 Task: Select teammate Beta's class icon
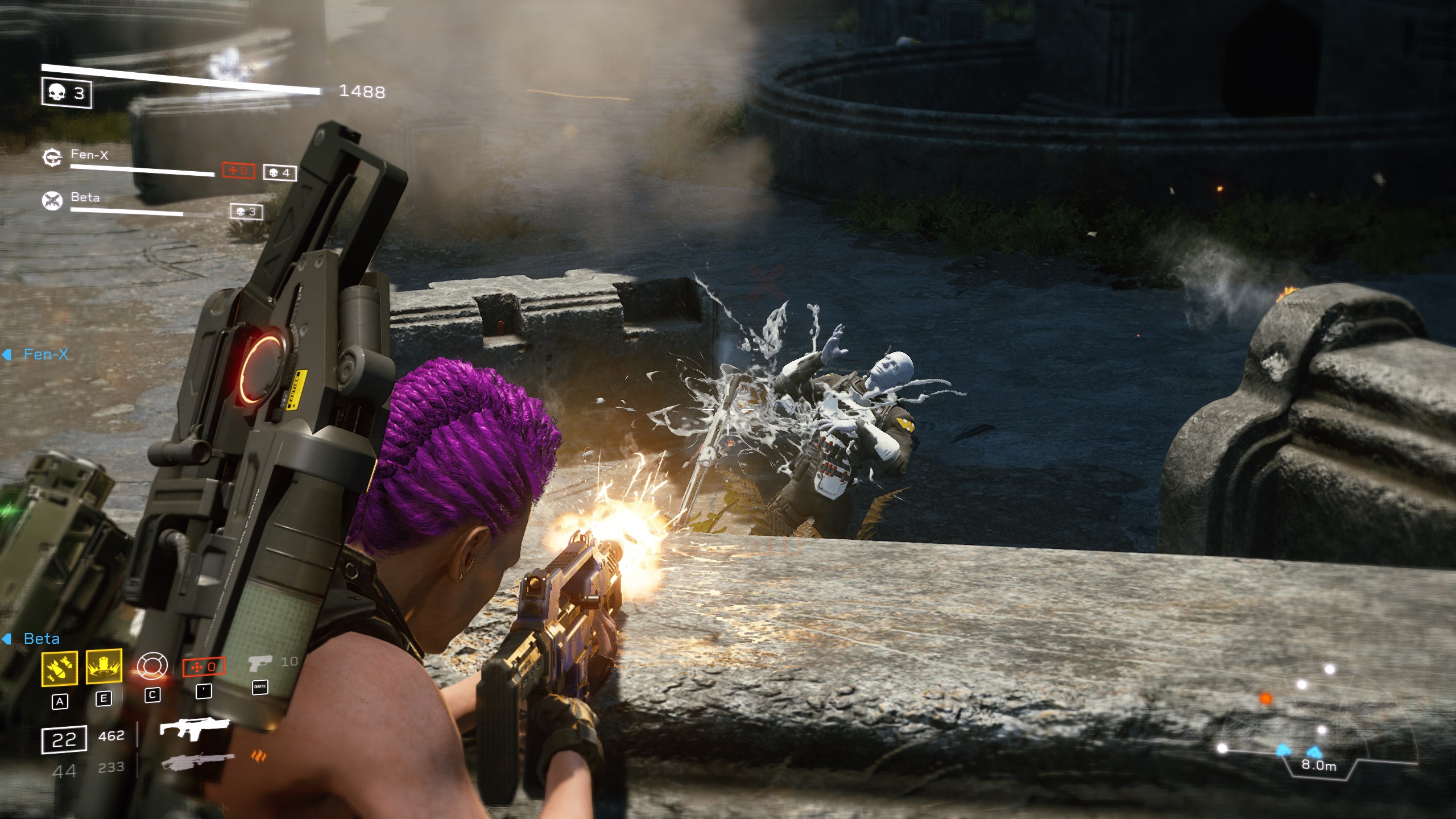click(x=52, y=200)
